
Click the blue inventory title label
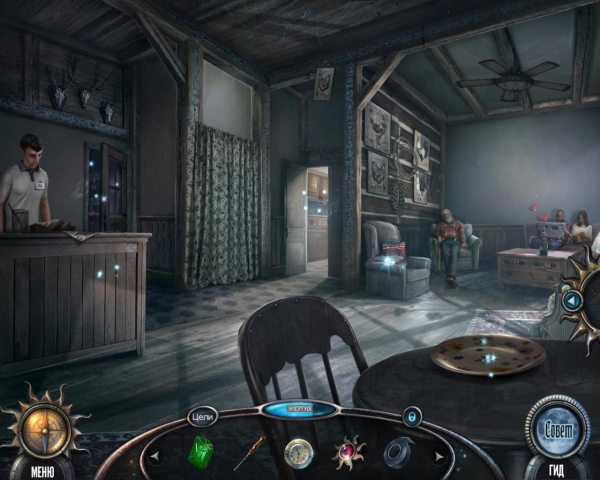point(299,410)
